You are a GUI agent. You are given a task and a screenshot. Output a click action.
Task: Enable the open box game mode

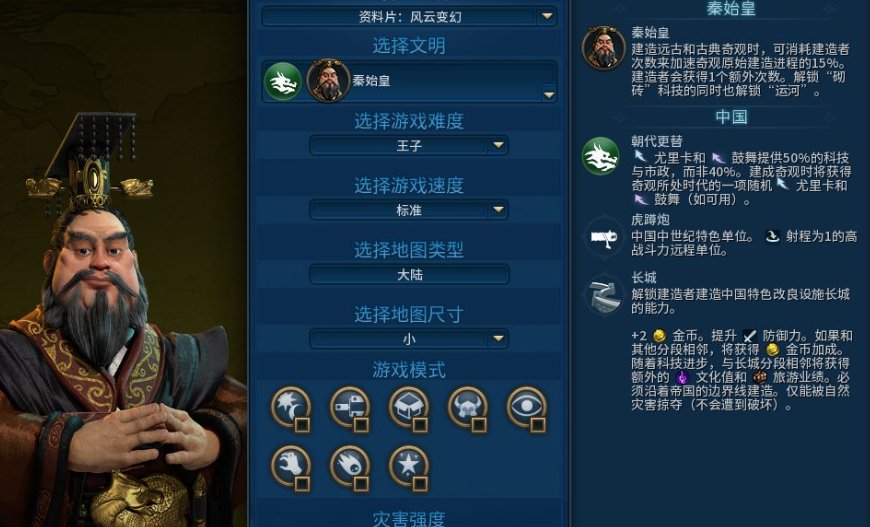point(409,408)
